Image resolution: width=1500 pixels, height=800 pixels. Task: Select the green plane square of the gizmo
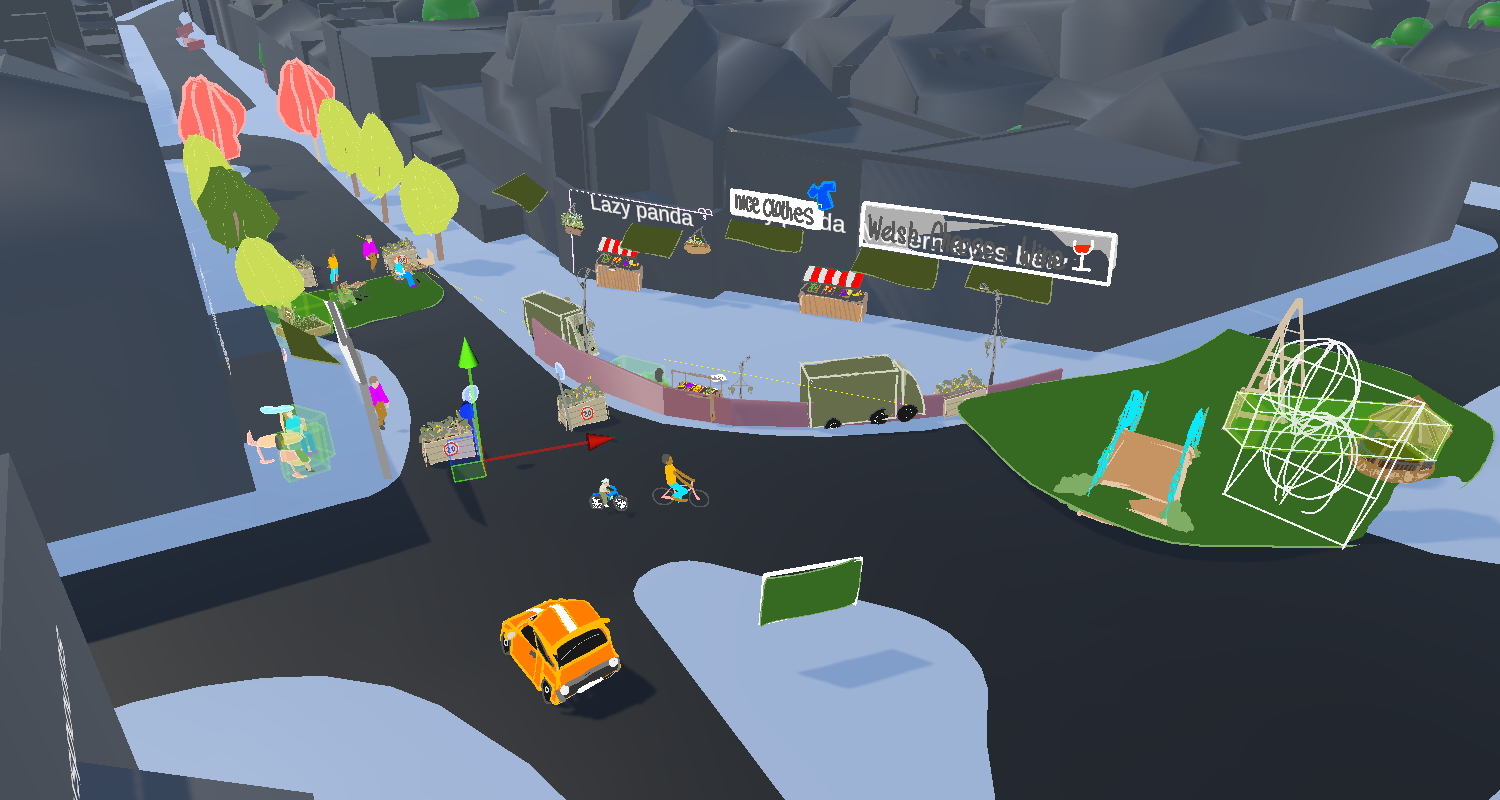pos(468,471)
